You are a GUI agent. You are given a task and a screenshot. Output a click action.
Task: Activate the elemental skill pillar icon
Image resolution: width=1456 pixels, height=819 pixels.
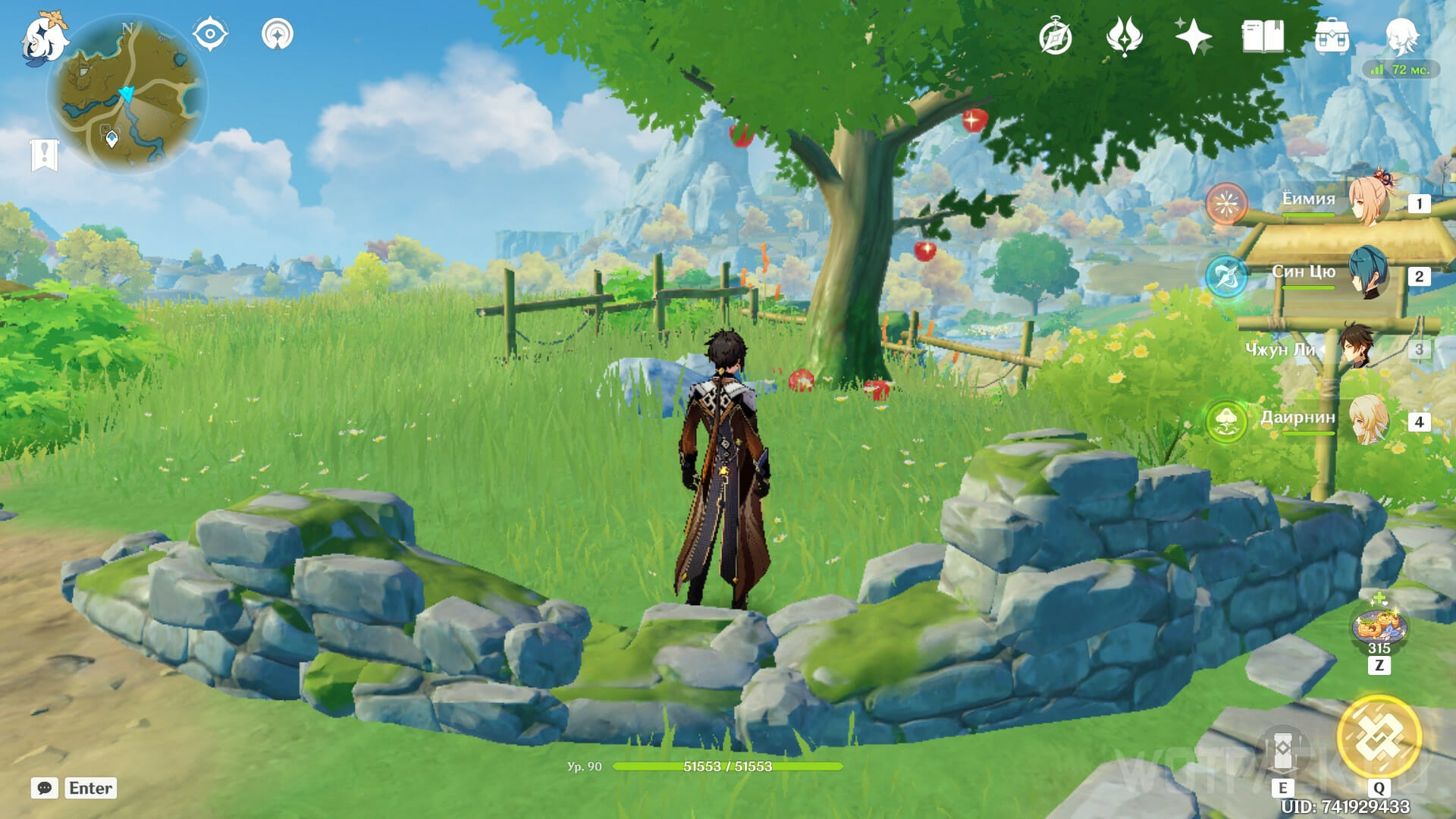click(1282, 751)
